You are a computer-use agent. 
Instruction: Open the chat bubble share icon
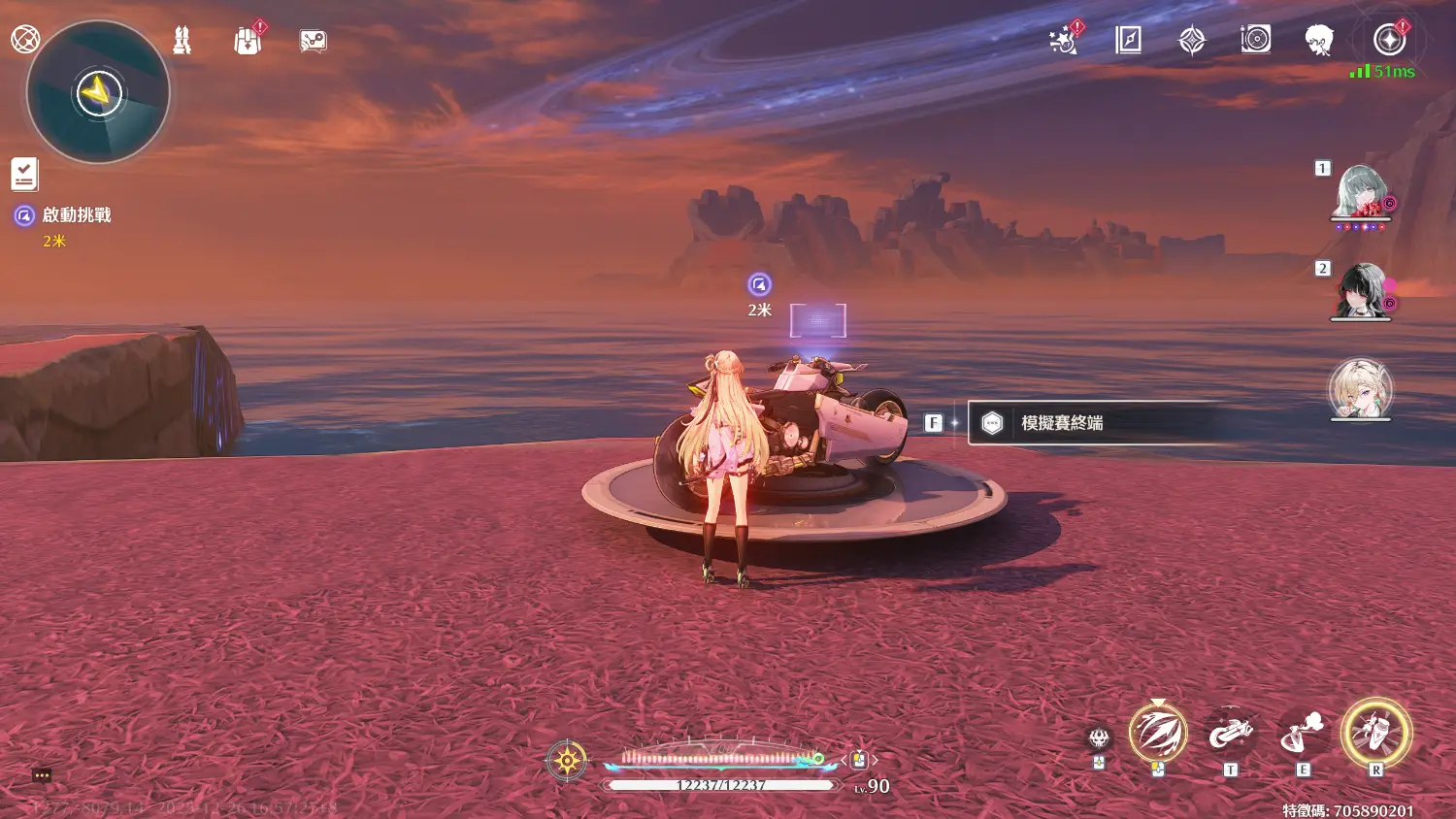[x=313, y=41]
